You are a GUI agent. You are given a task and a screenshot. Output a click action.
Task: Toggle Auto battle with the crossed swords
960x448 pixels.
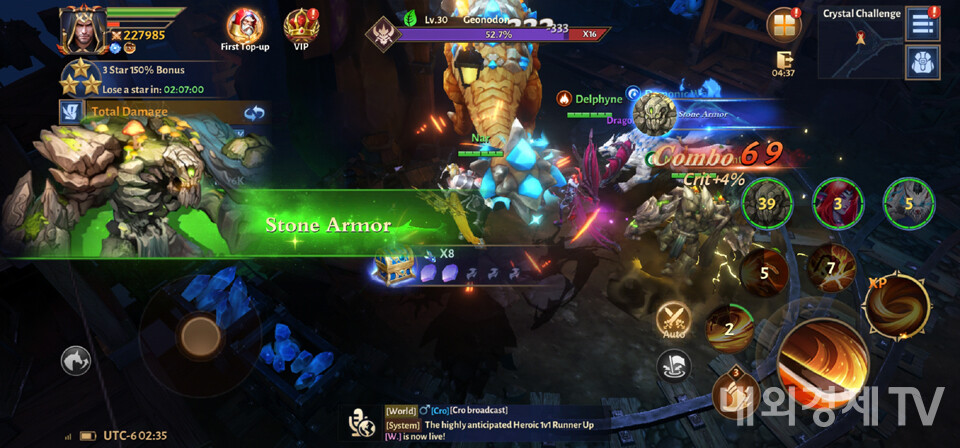(x=671, y=319)
